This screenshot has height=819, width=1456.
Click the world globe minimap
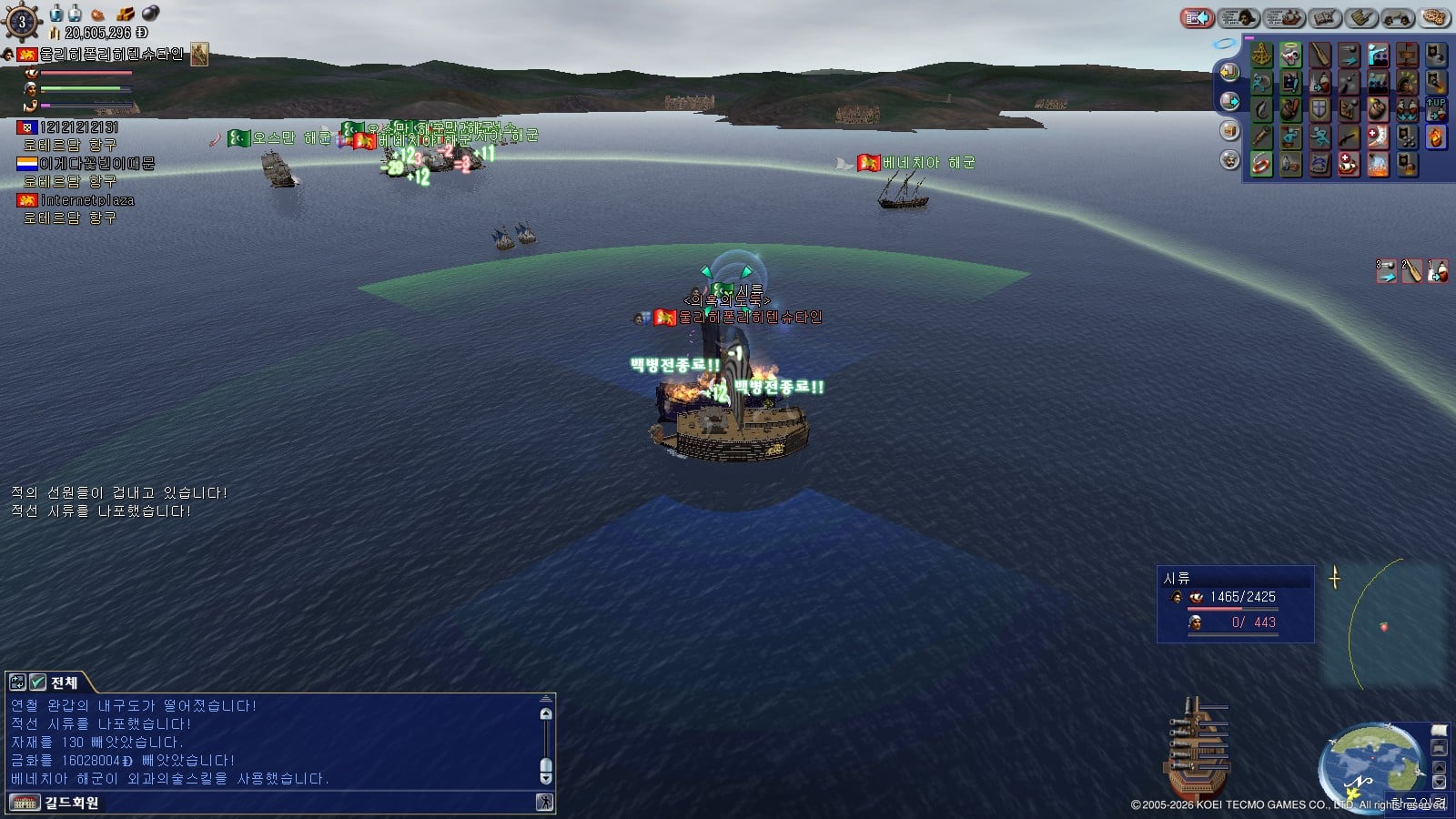click(1371, 761)
